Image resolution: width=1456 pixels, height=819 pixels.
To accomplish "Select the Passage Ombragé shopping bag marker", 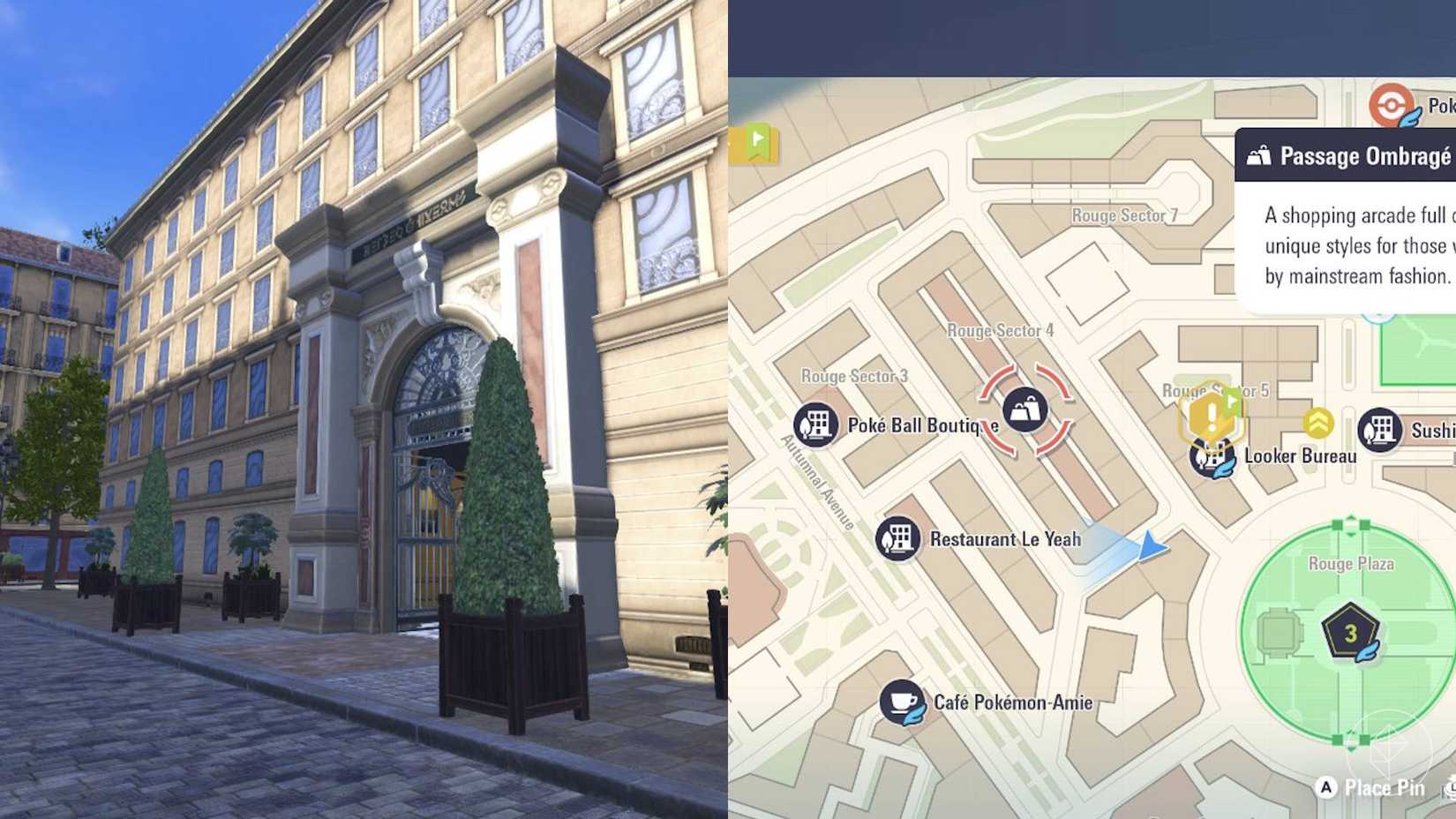I will point(1026,409).
